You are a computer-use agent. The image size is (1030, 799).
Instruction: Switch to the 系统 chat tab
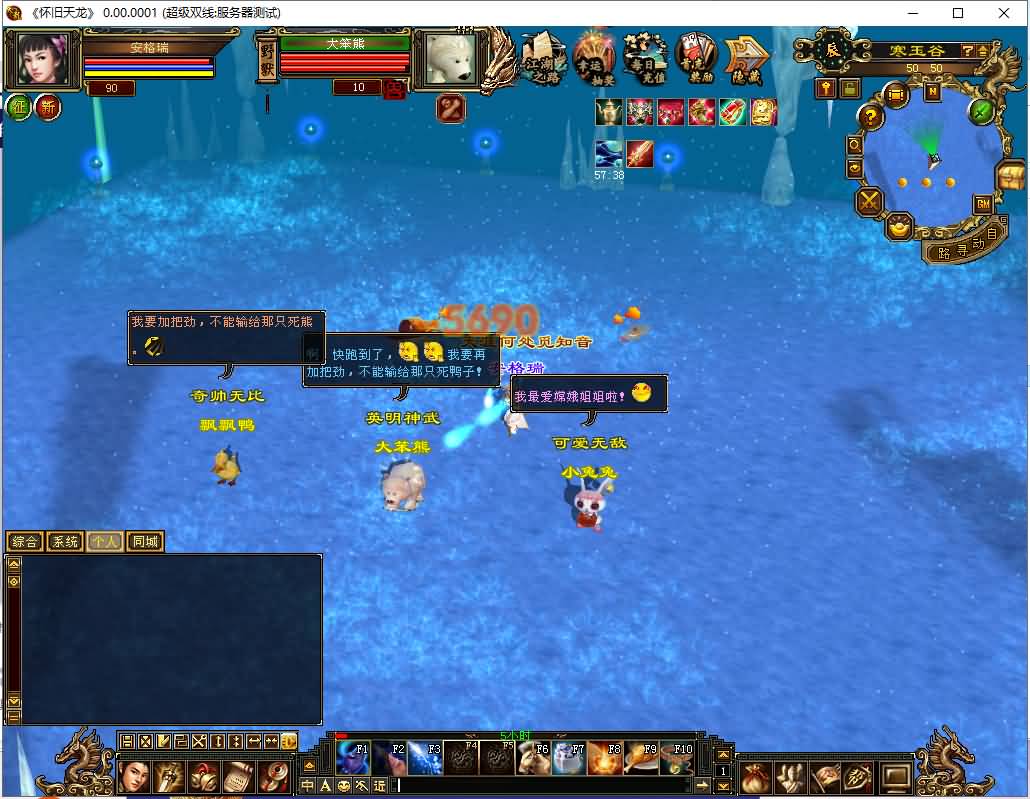coord(65,542)
